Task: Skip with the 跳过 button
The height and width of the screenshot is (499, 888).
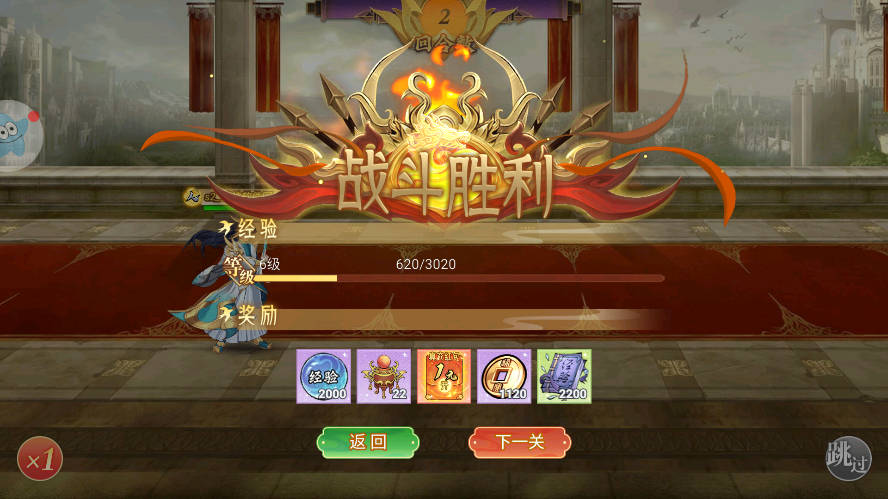Action: click(848, 458)
